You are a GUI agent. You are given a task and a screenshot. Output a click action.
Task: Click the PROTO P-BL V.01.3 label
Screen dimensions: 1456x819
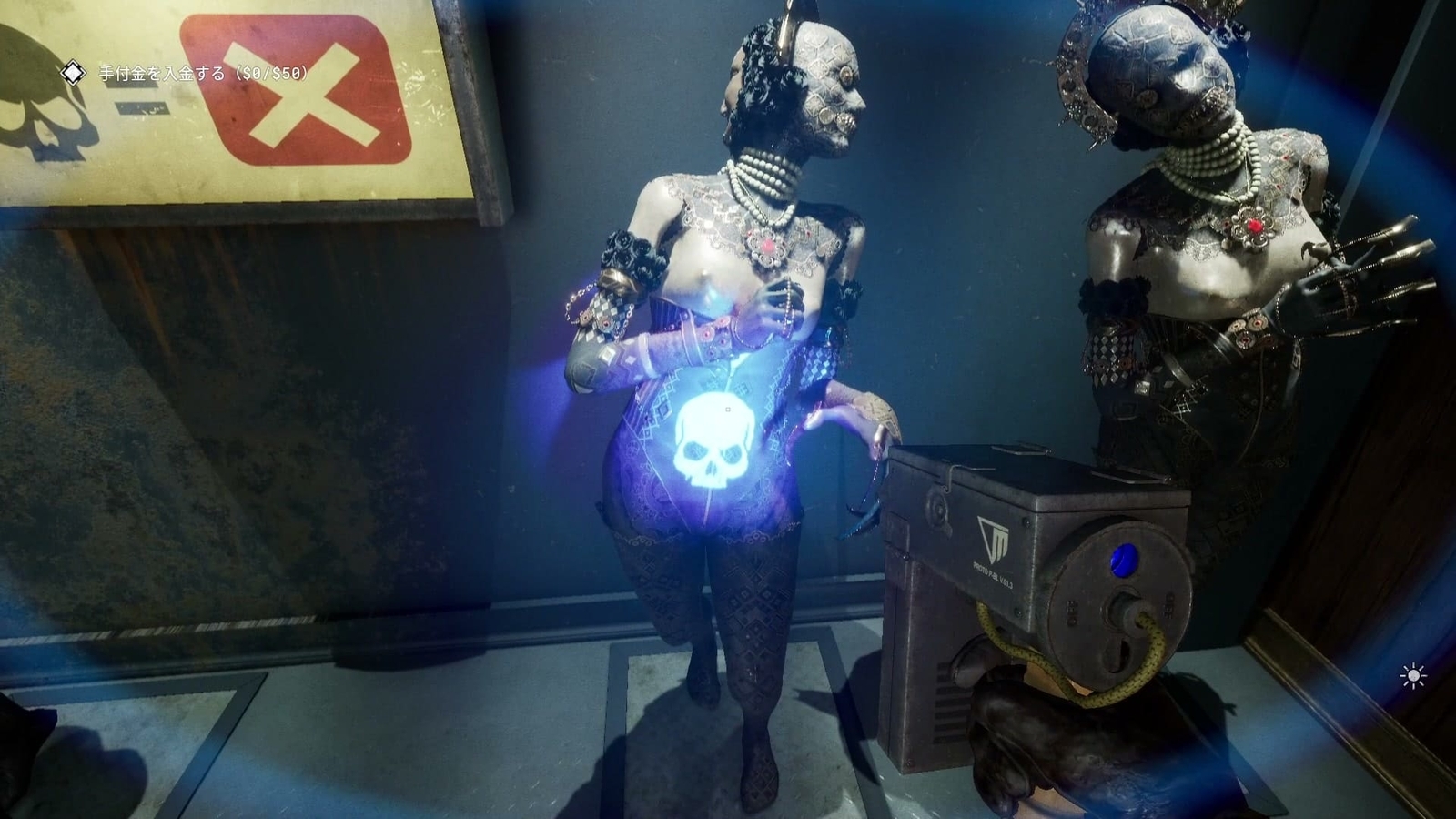click(x=992, y=573)
